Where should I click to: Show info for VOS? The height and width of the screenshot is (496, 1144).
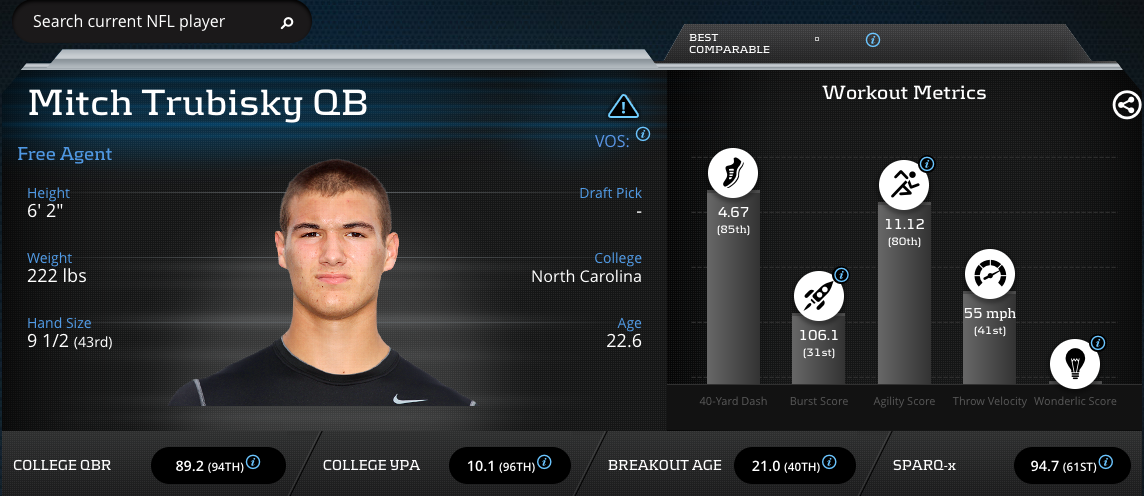643,134
